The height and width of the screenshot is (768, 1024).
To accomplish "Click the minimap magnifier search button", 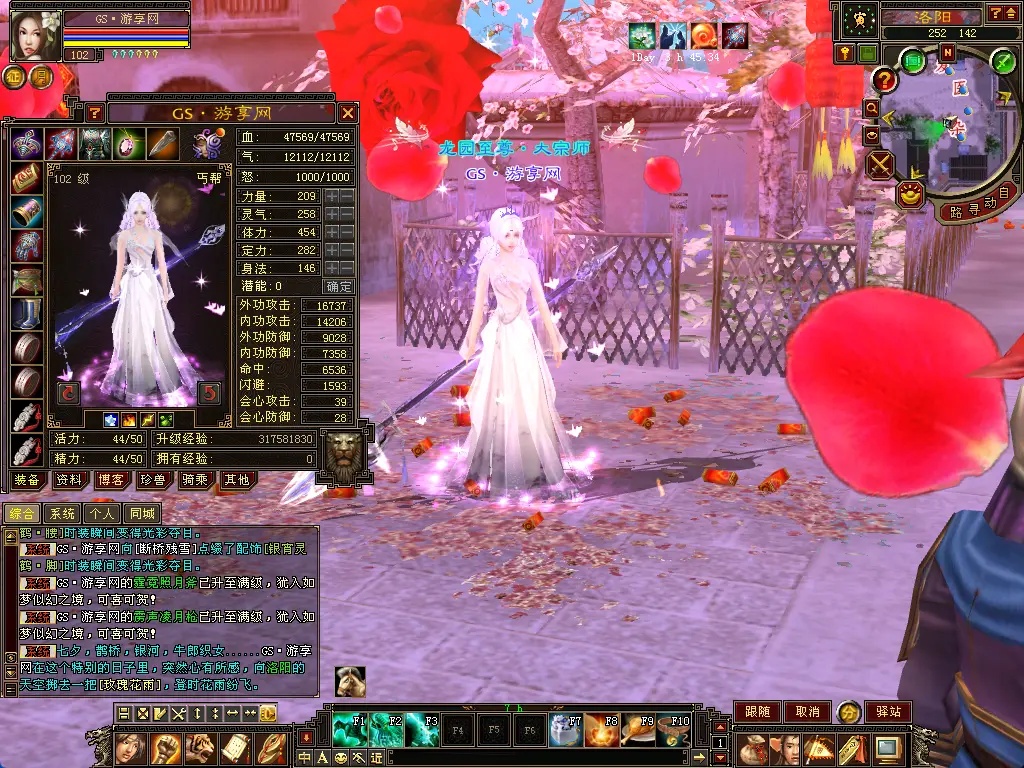I will [x=871, y=107].
